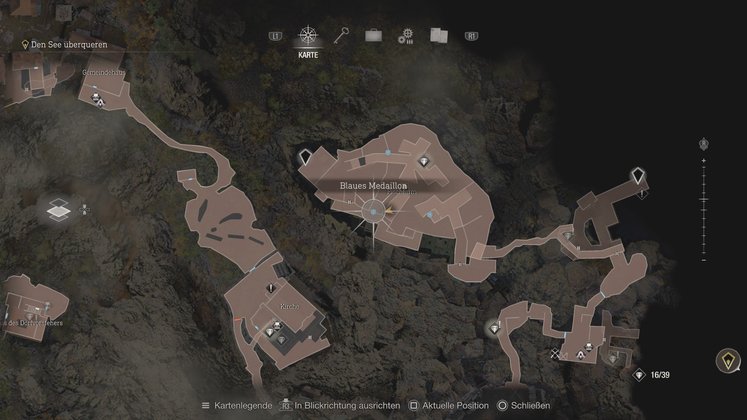Switch to the Karte compass tab
747x420 pixels.
click(309, 36)
